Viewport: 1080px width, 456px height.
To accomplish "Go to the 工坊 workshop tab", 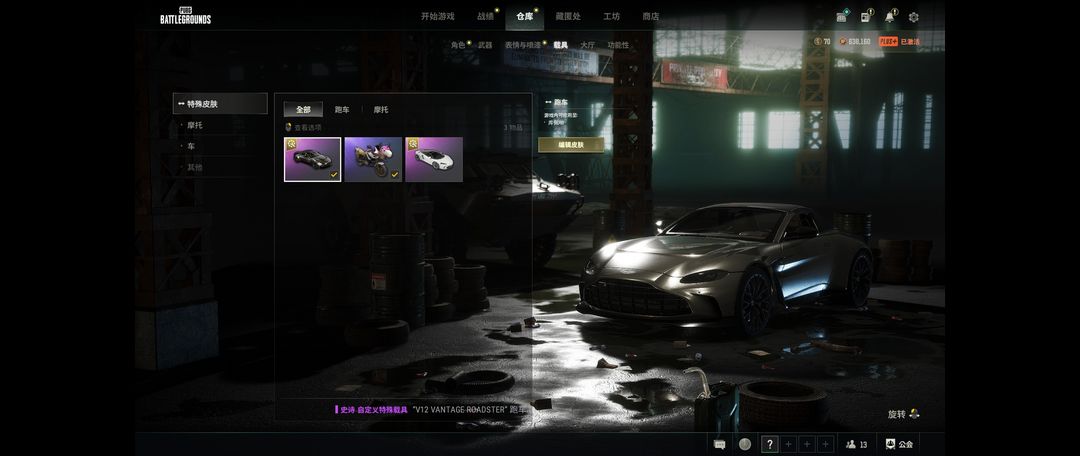I will [611, 16].
